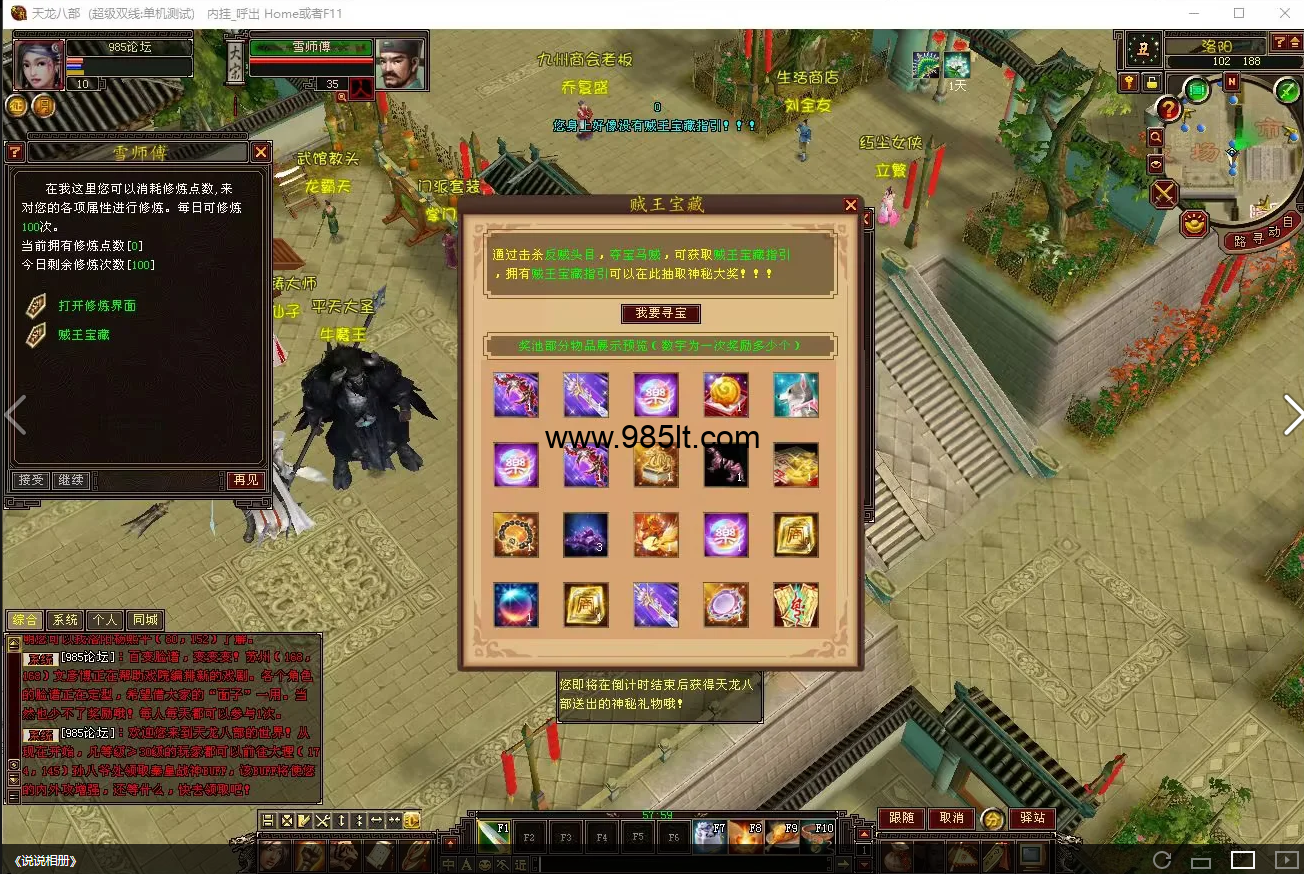Select the white wolf pet reward icon
The image size is (1304, 874).
(x=795, y=395)
